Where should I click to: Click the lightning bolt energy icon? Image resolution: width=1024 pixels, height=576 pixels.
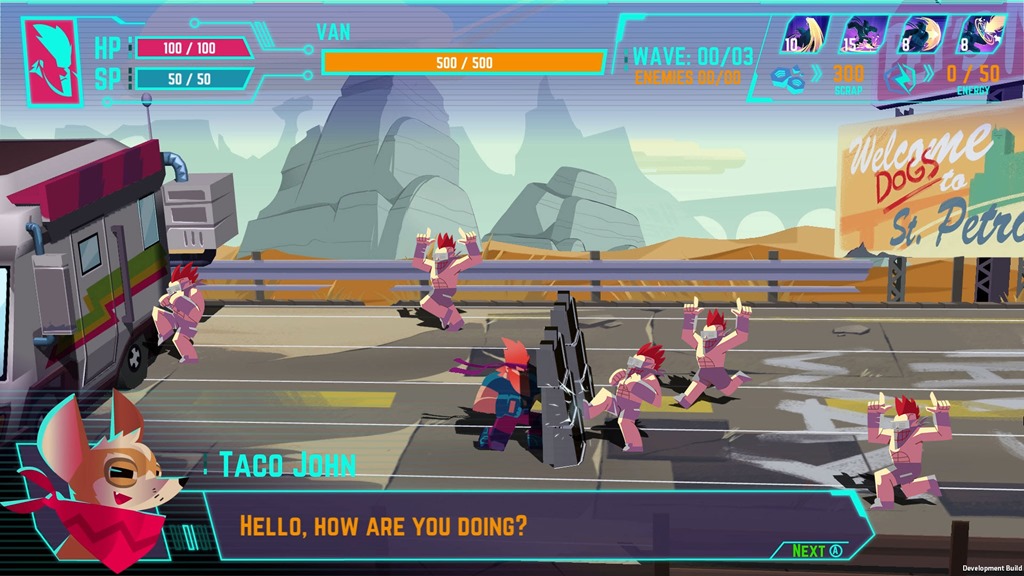[x=901, y=76]
